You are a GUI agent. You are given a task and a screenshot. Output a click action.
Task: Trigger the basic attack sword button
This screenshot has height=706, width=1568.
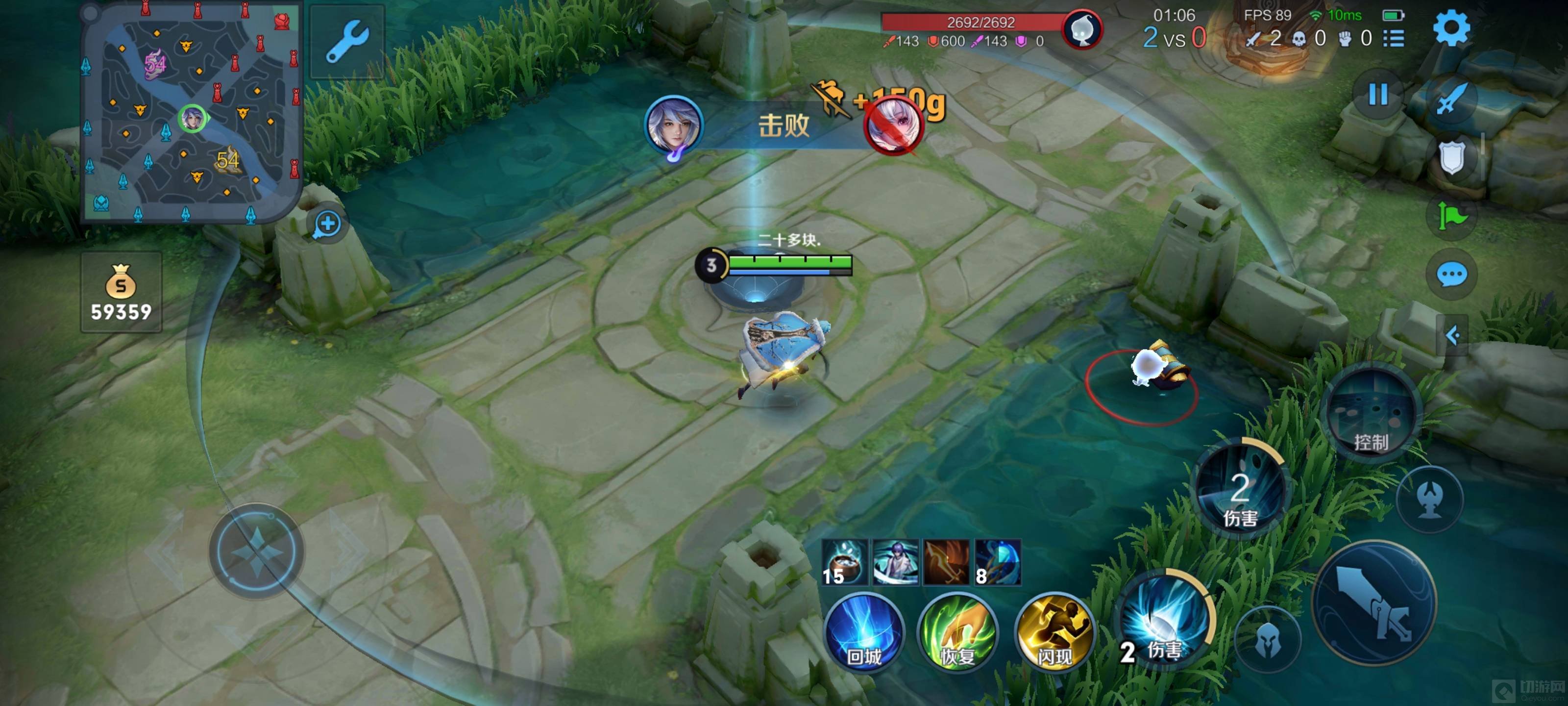[1374, 603]
